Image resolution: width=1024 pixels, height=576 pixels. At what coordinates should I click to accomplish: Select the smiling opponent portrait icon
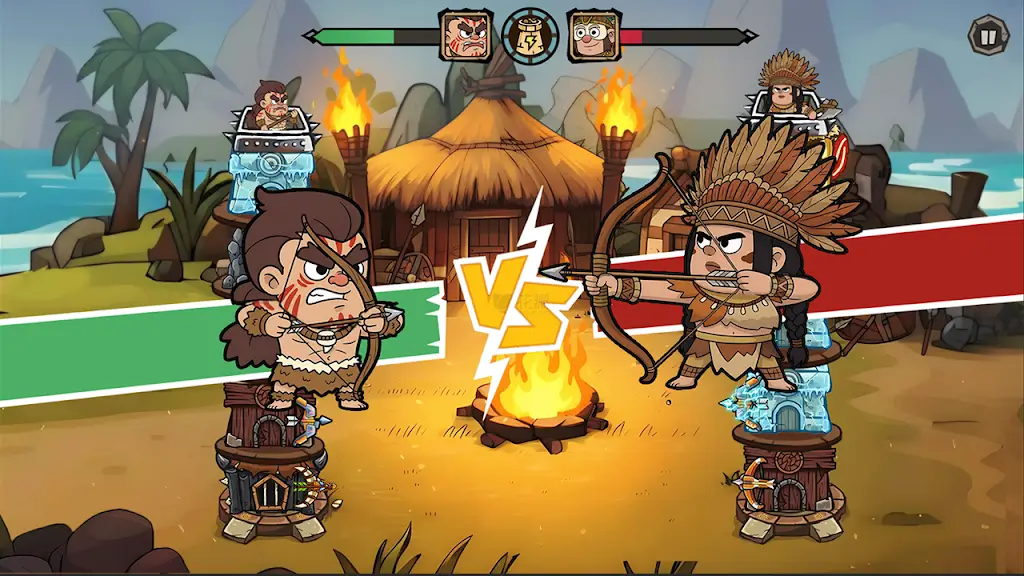[592, 36]
